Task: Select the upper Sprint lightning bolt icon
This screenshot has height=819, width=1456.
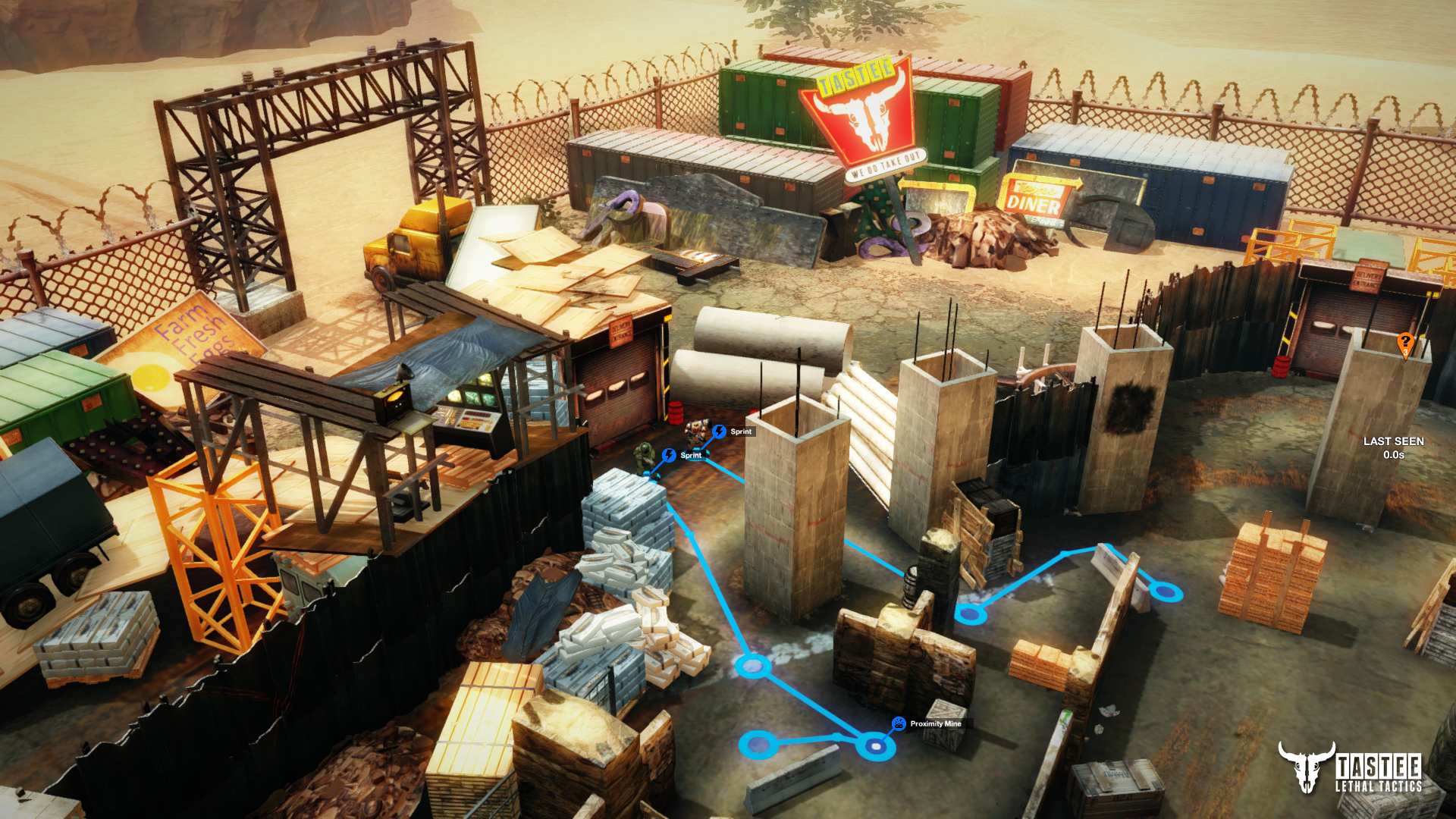Action: tap(720, 431)
